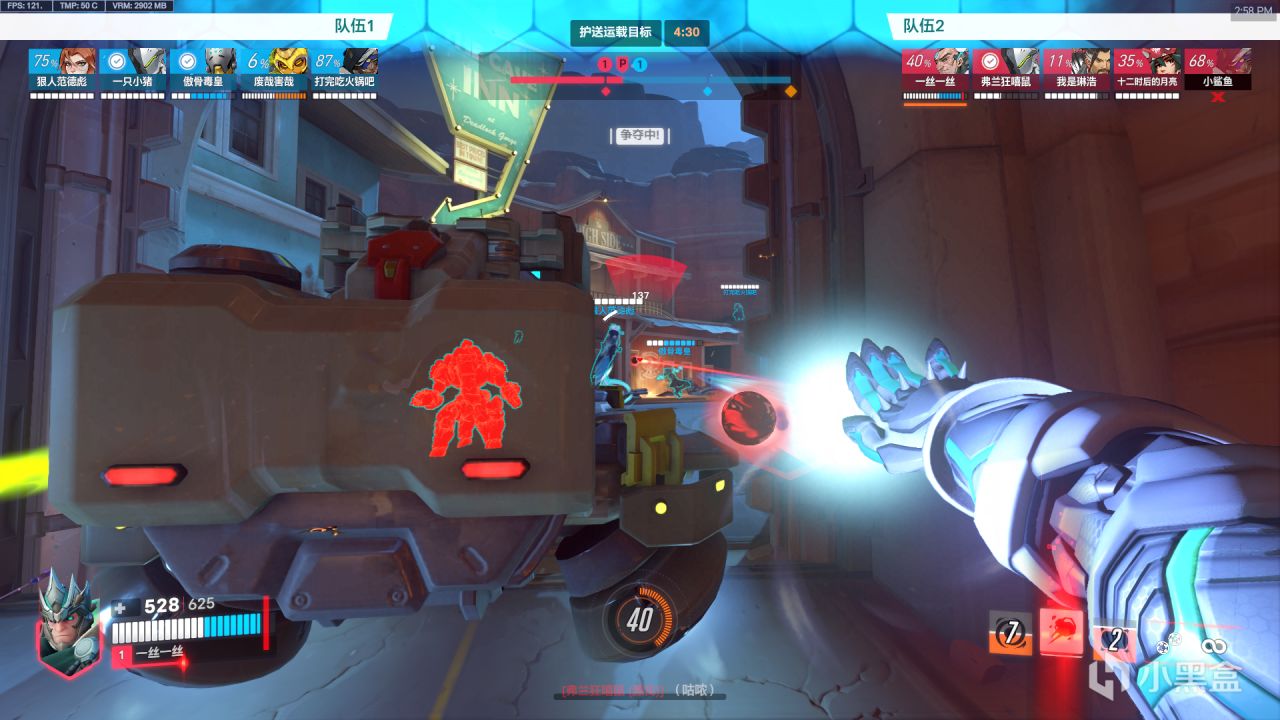Spectate player 我是琳浩 on Team 2
1280x720 pixels.
tap(1077, 68)
